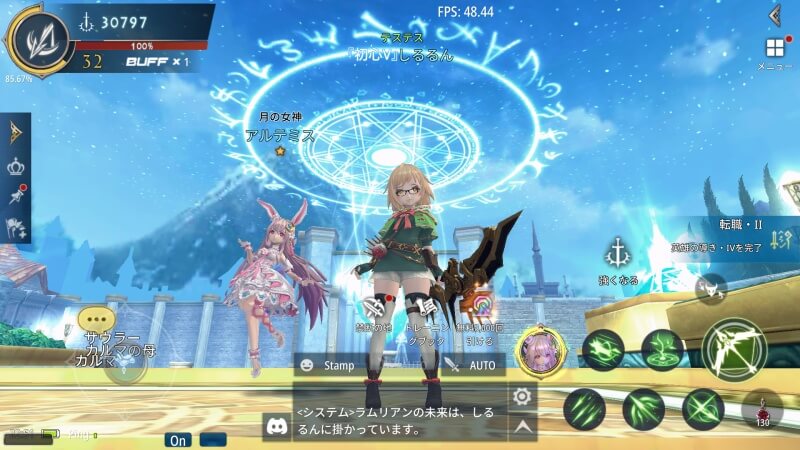Toggle AUTO battle mode
This screenshot has height=450, width=800.
point(472,365)
